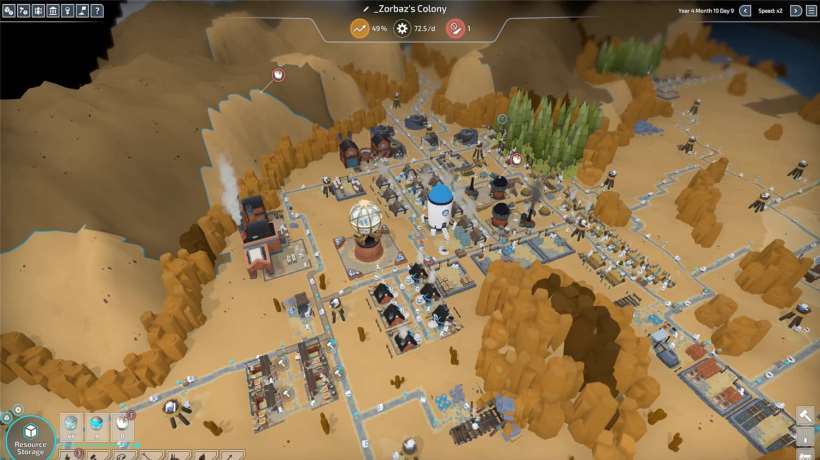Click the lightbulb toolbar icon
The width and height of the screenshot is (820, 460).
[x=67, y=11]
